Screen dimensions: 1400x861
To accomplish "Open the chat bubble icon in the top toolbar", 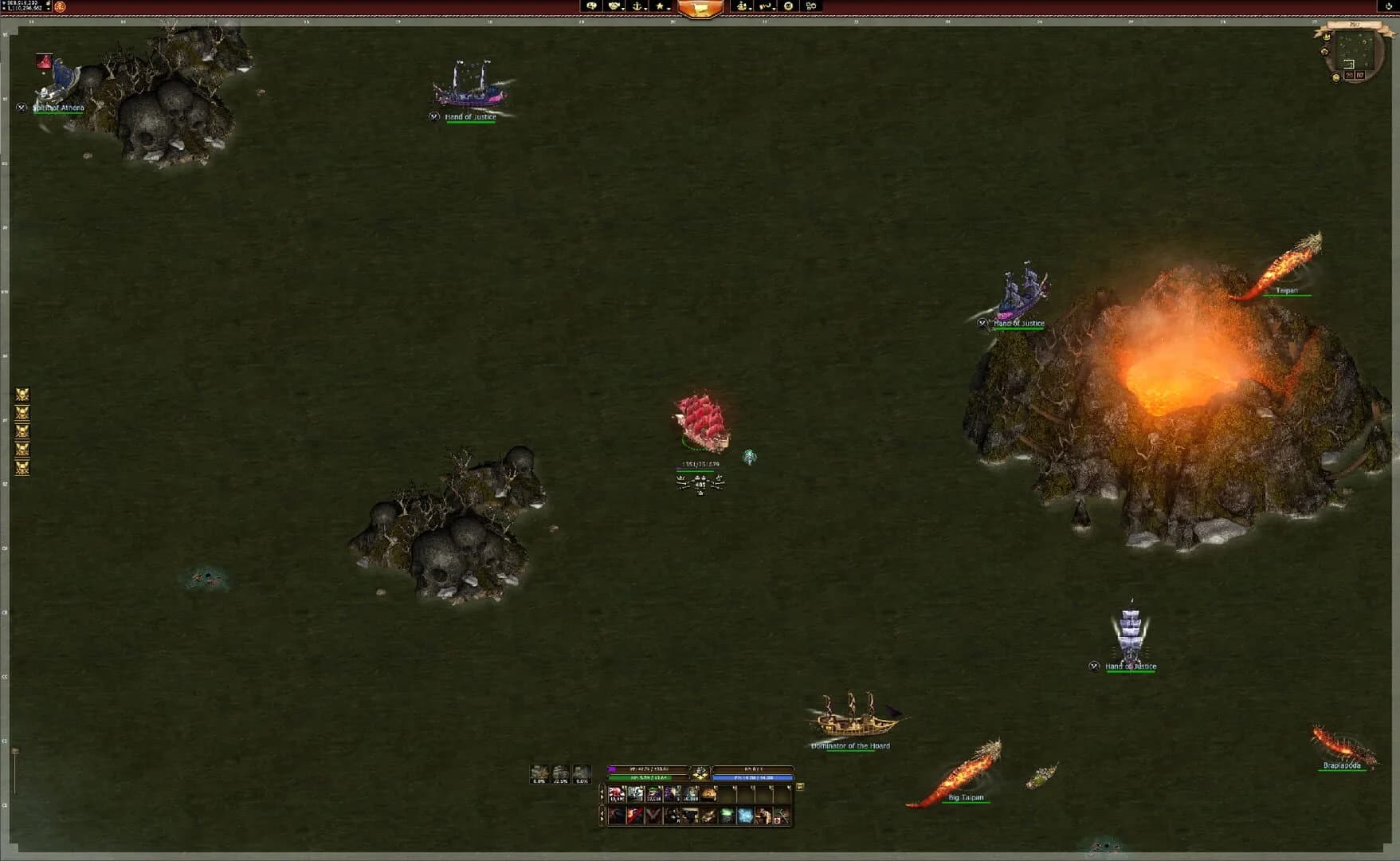I will coord(592,6).
